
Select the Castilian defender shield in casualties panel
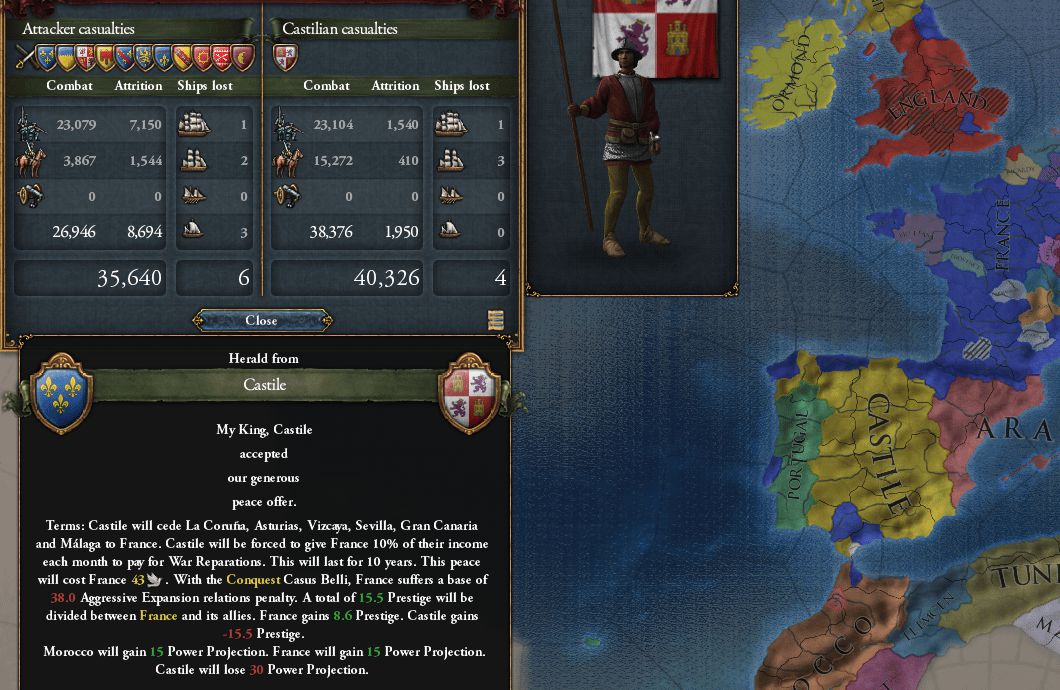click(285, 57)
